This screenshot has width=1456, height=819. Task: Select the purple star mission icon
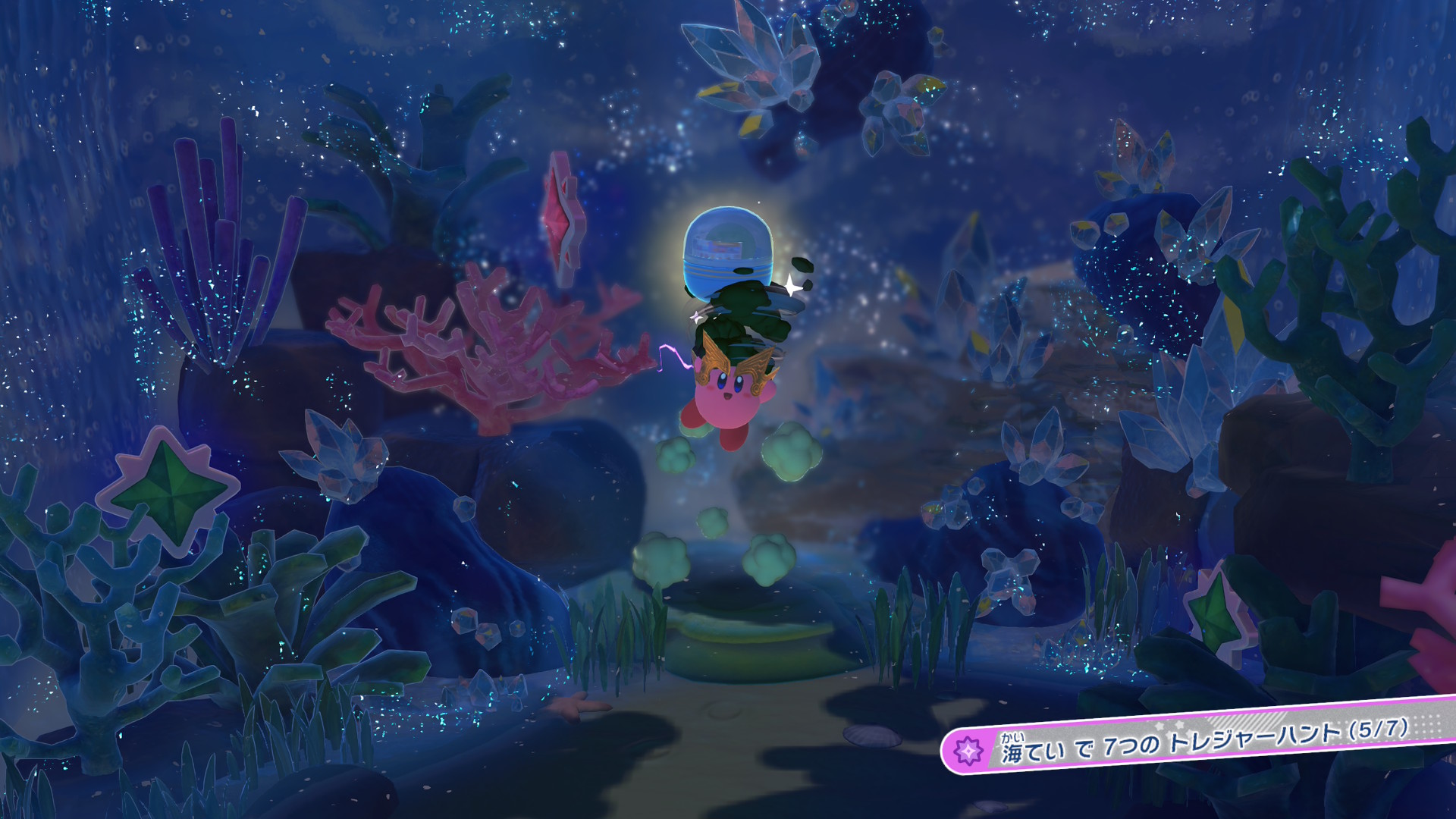(x=968, y=751)
